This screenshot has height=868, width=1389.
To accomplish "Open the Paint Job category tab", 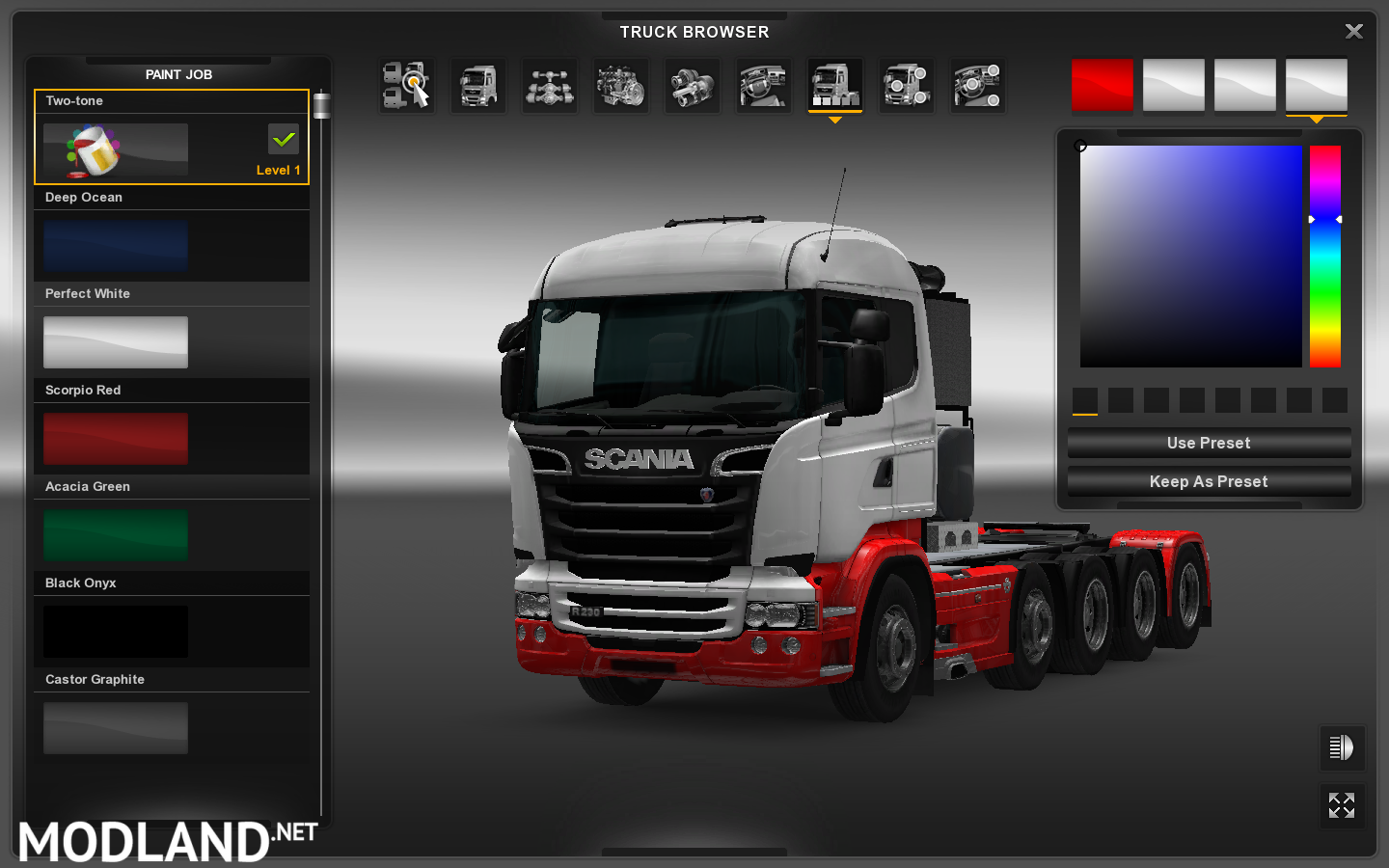I will 834,85.
